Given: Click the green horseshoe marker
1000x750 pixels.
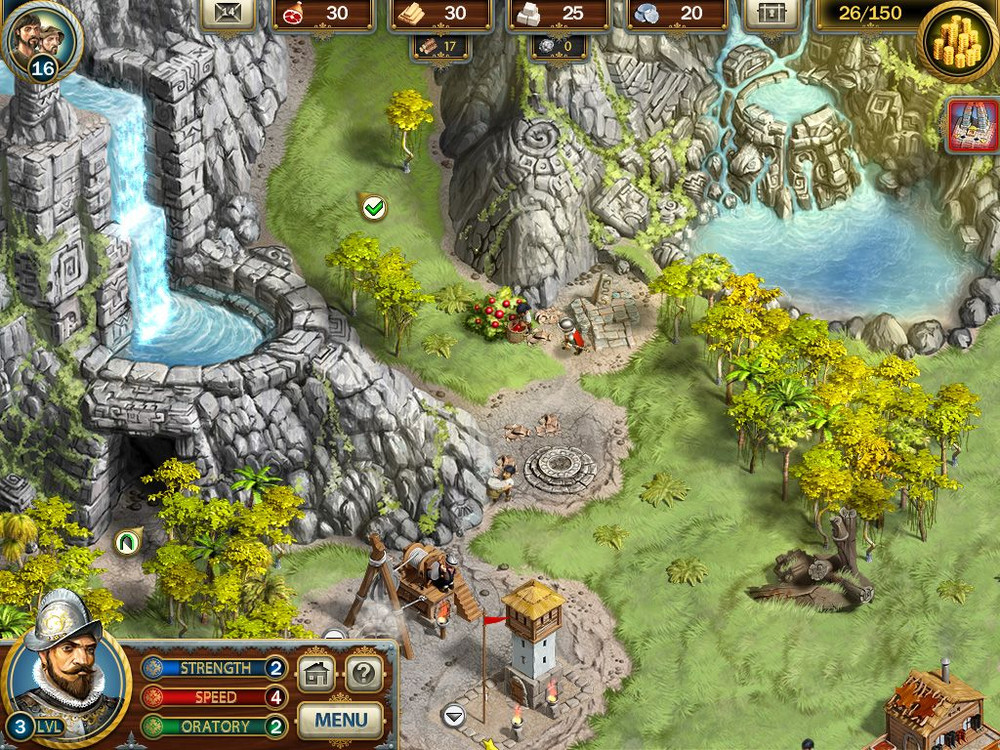Looking at the screenshot, I should (x=127, y=541).
